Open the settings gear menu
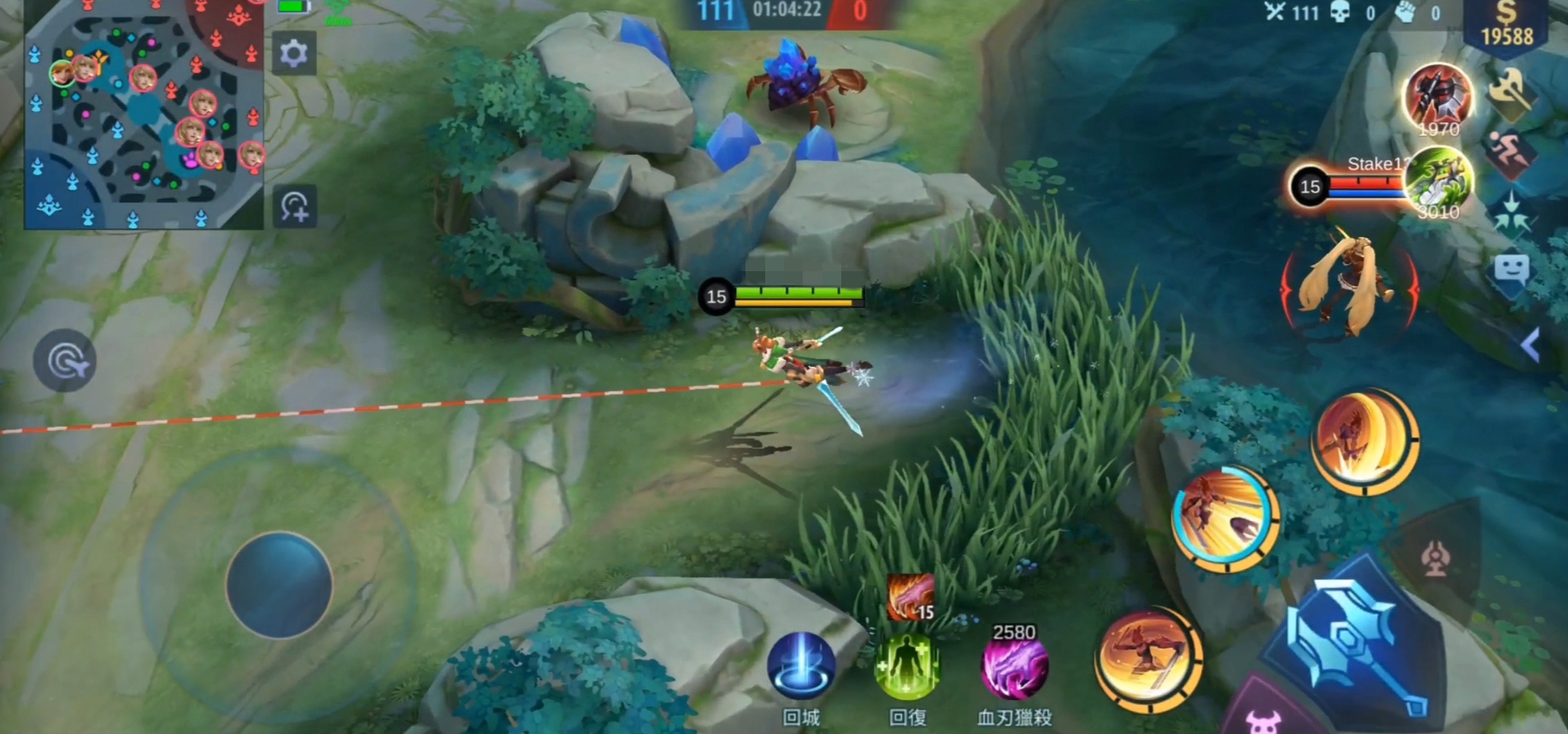1568x734 pixels. point(293,54)
